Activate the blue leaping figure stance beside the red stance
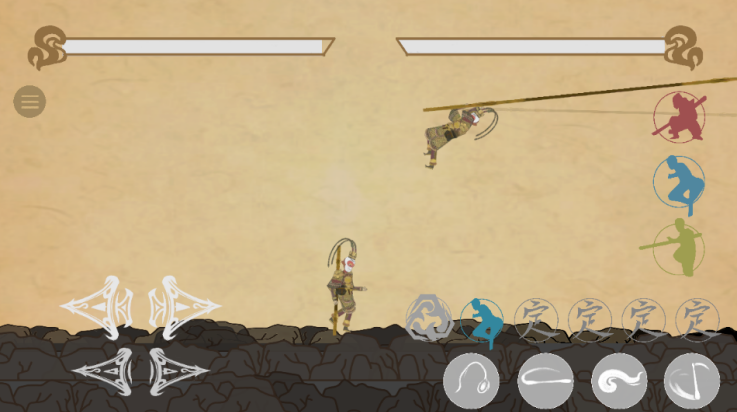 679,183
